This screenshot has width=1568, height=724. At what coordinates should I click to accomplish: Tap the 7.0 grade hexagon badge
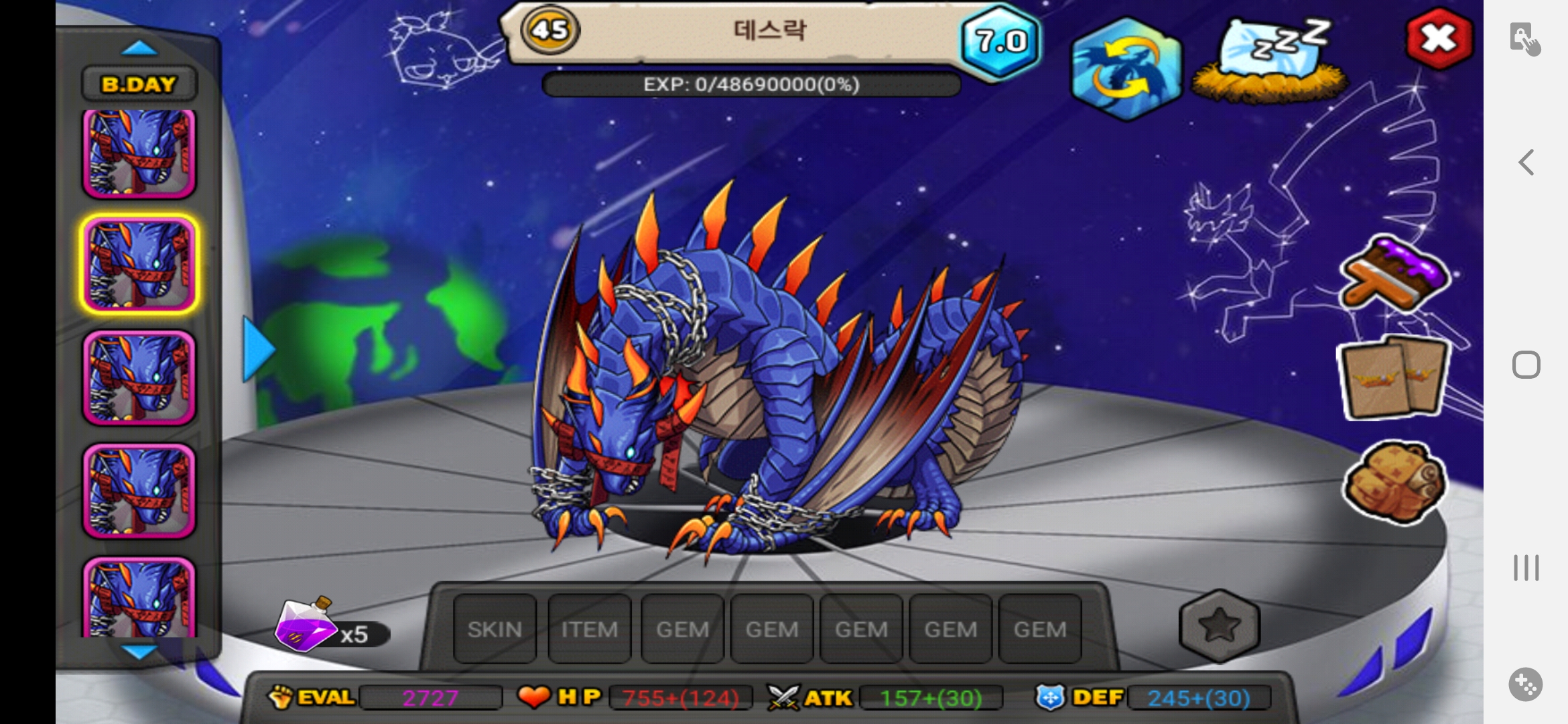tap(1000, 42)
